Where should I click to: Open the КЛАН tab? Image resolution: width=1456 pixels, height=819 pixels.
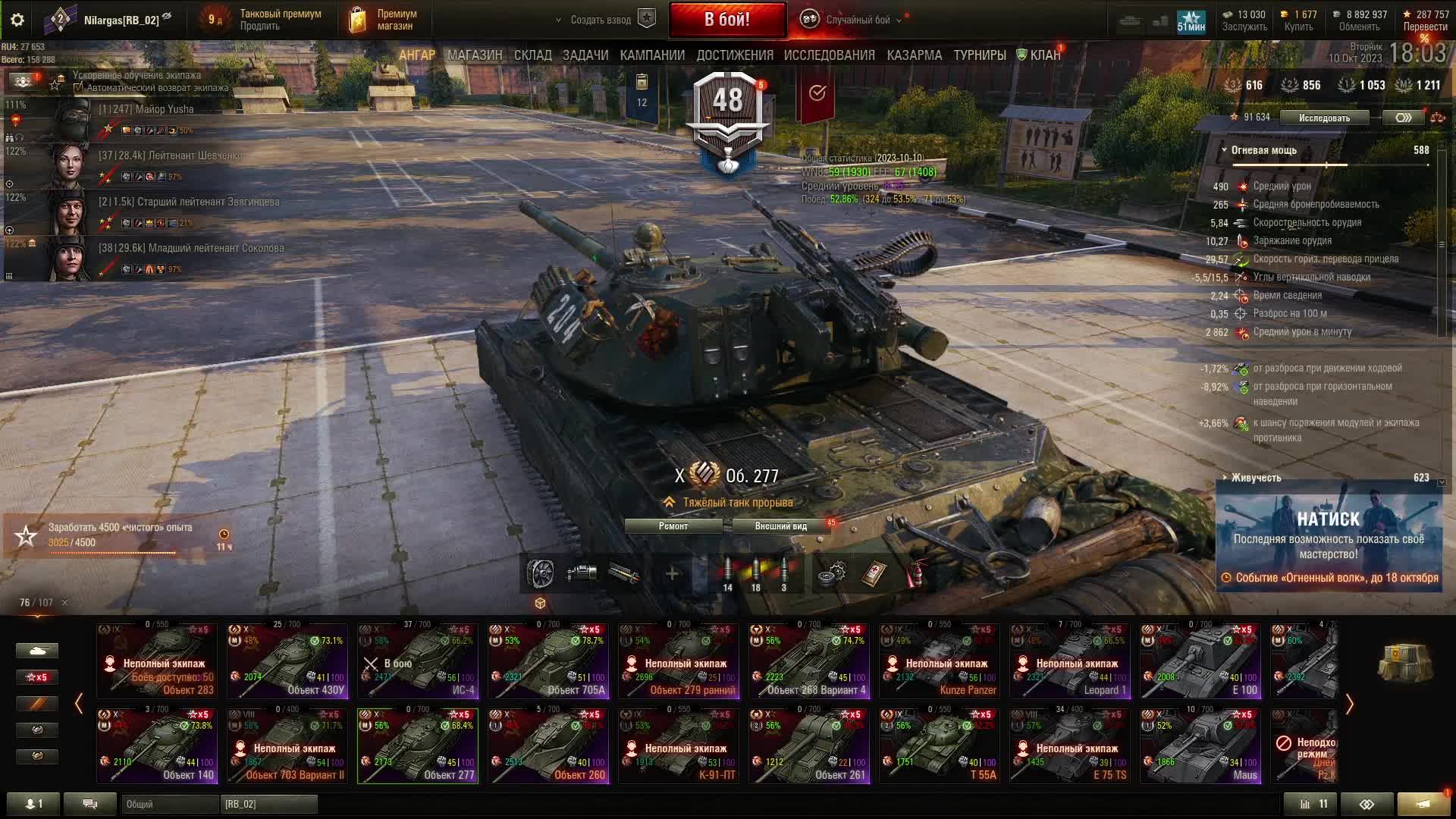tap(1044, 55)
